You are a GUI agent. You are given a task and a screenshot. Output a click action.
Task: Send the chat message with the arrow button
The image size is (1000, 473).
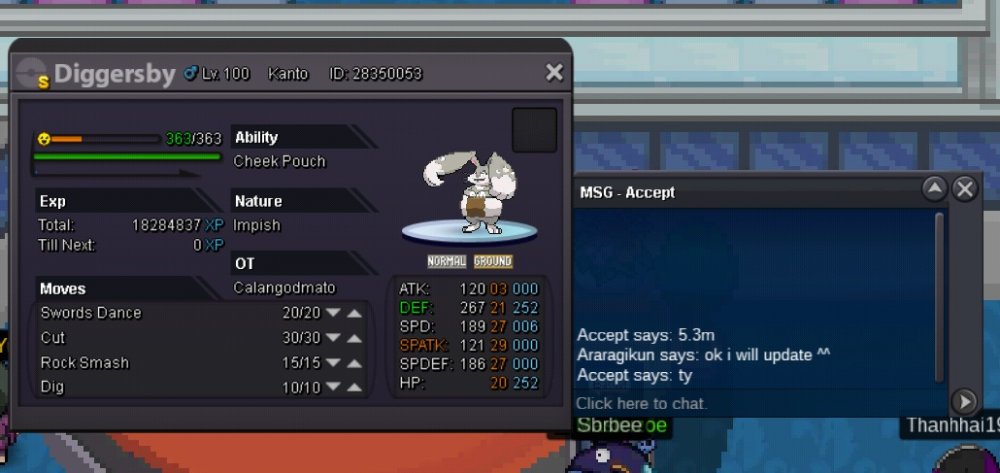click(963, 402)
